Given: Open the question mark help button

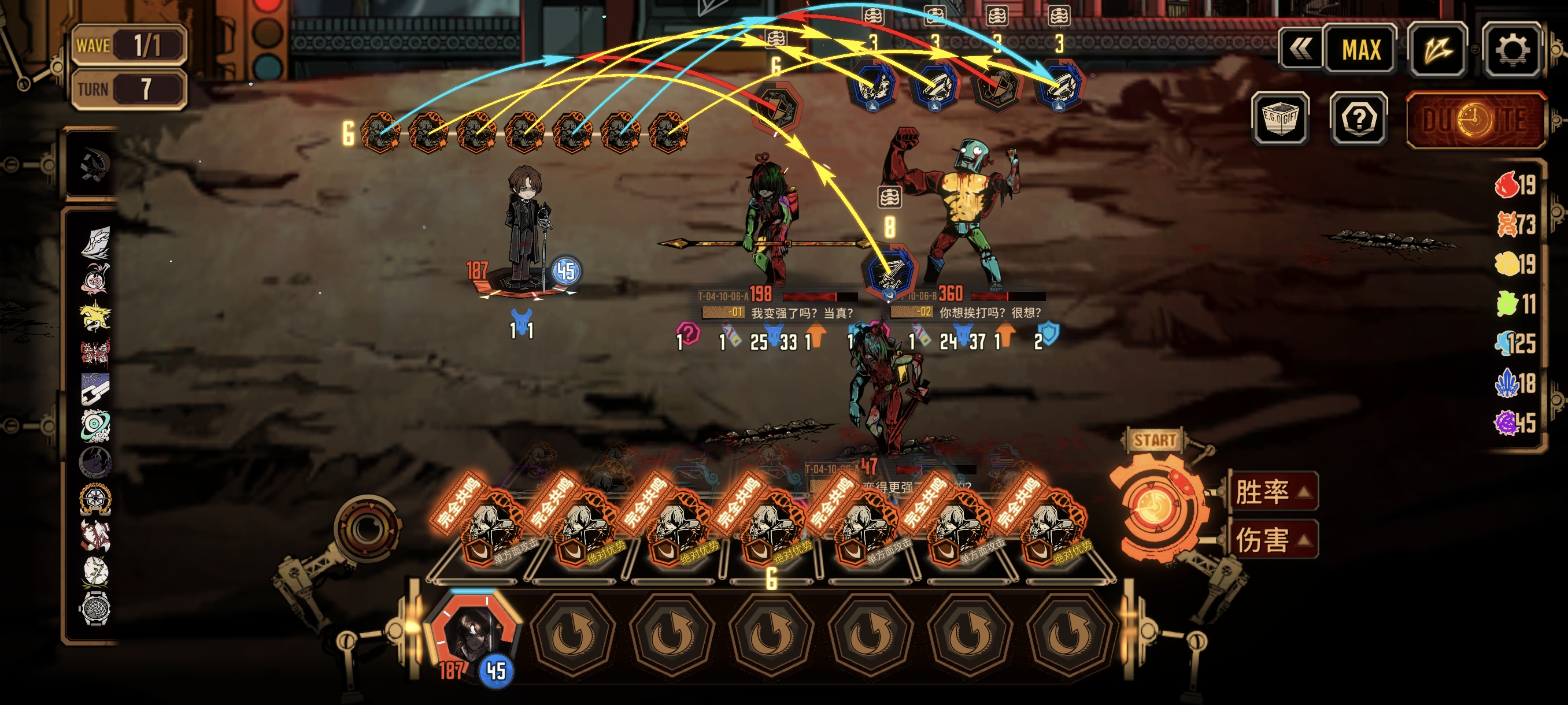Looking at the screenshot, I should (x=1358, y=118).
